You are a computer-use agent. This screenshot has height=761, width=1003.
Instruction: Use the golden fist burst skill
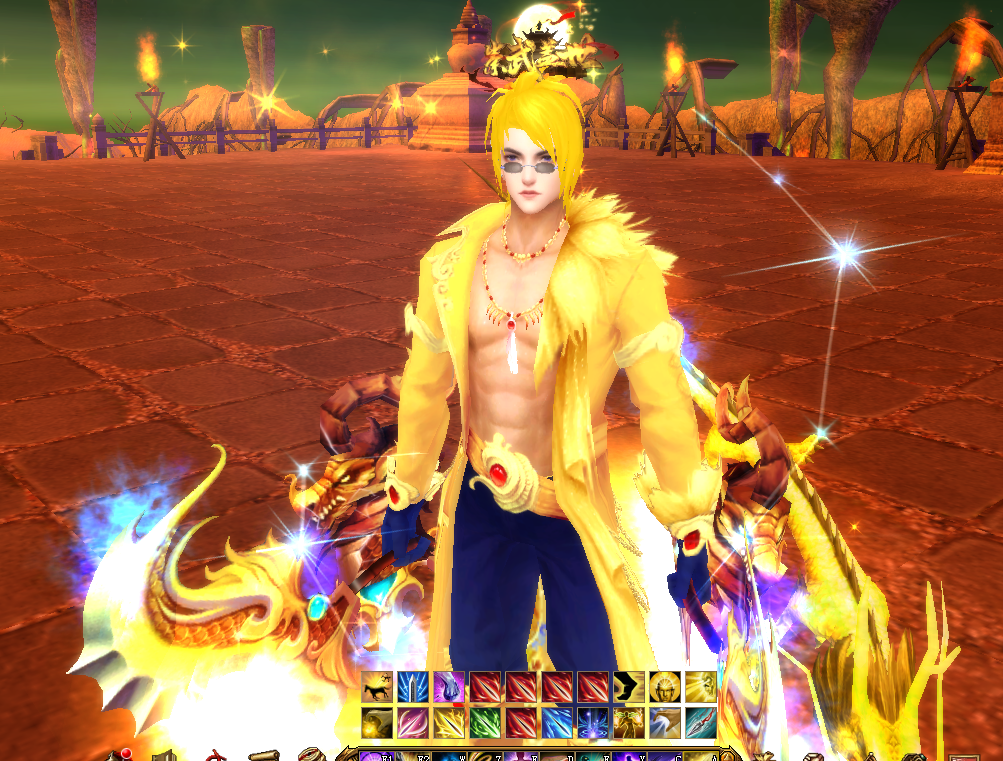[x=377, y=723]
